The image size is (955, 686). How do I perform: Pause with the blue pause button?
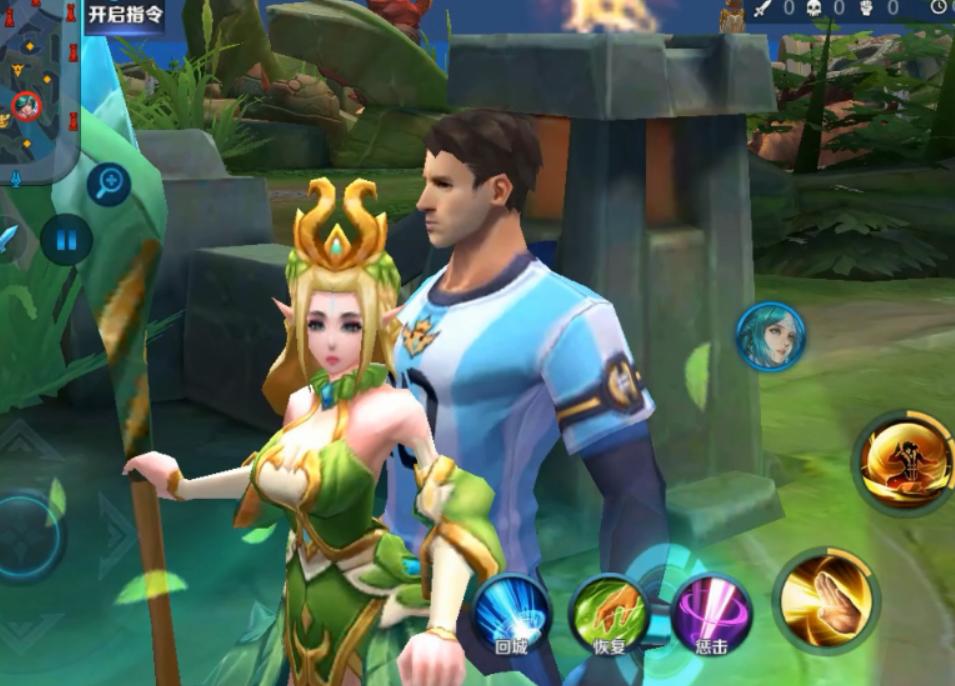pos(66,240)
